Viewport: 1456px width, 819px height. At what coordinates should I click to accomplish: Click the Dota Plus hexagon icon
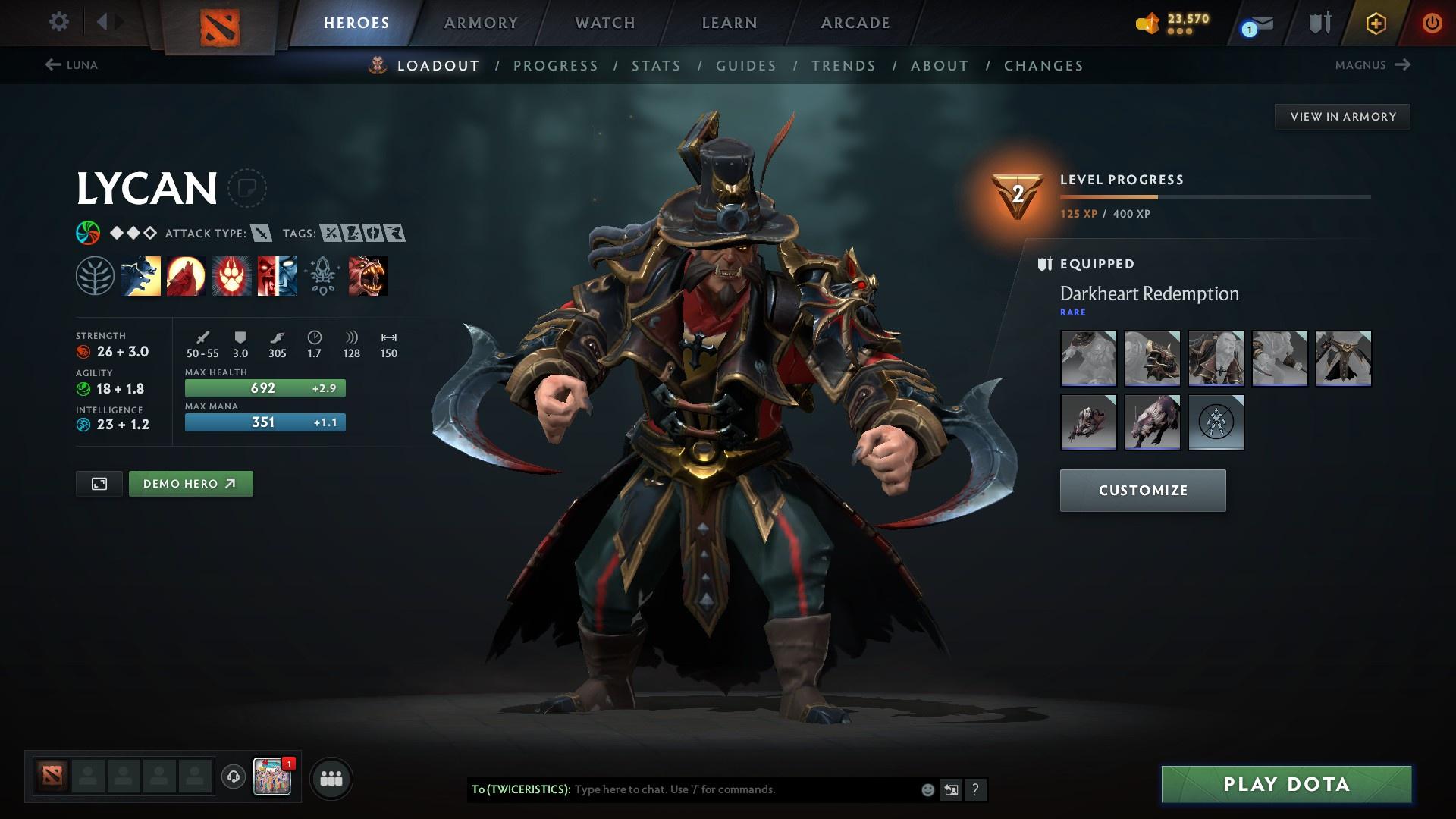point(1374,22)
